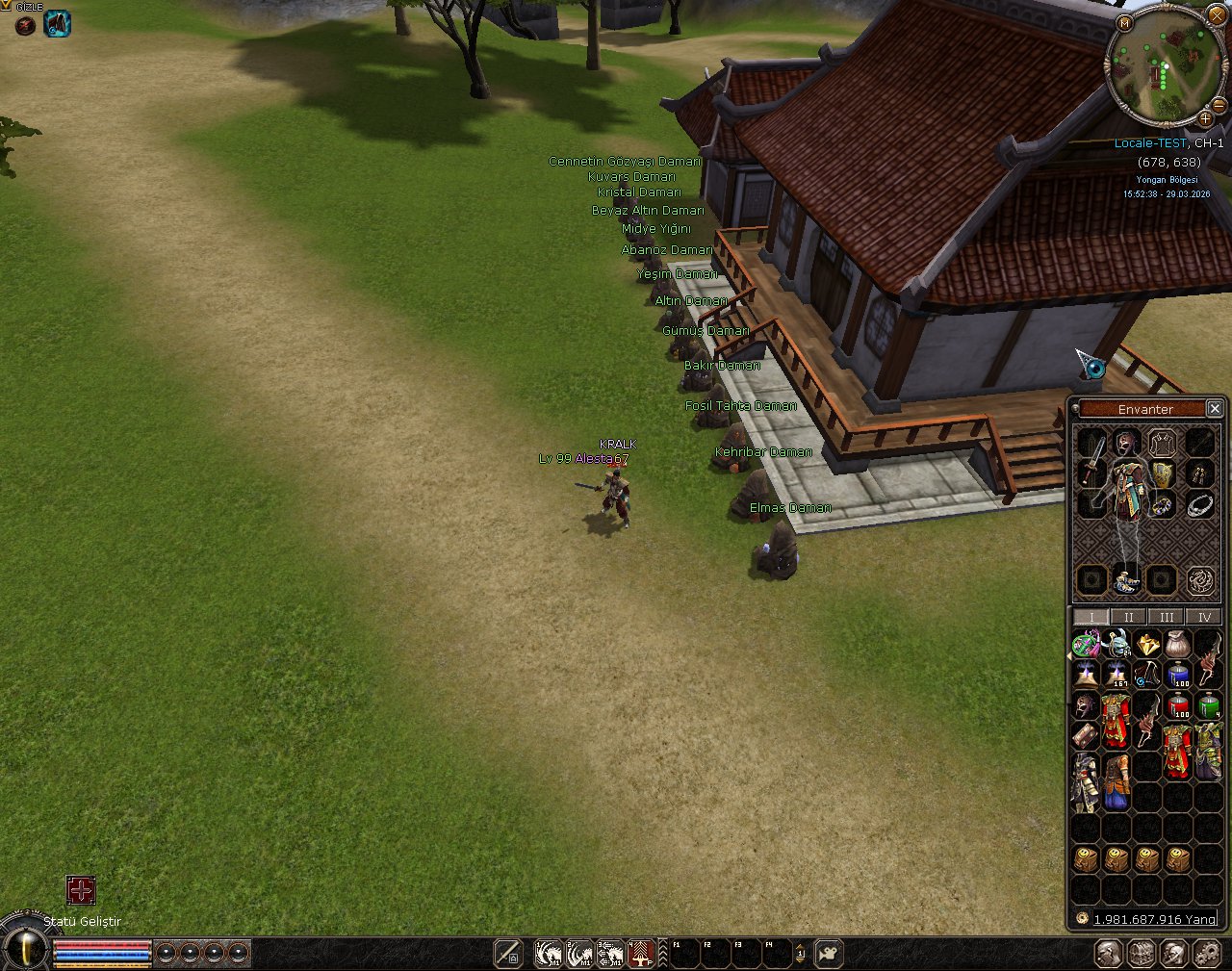Show inventory page IV

tap(1203, 617)
